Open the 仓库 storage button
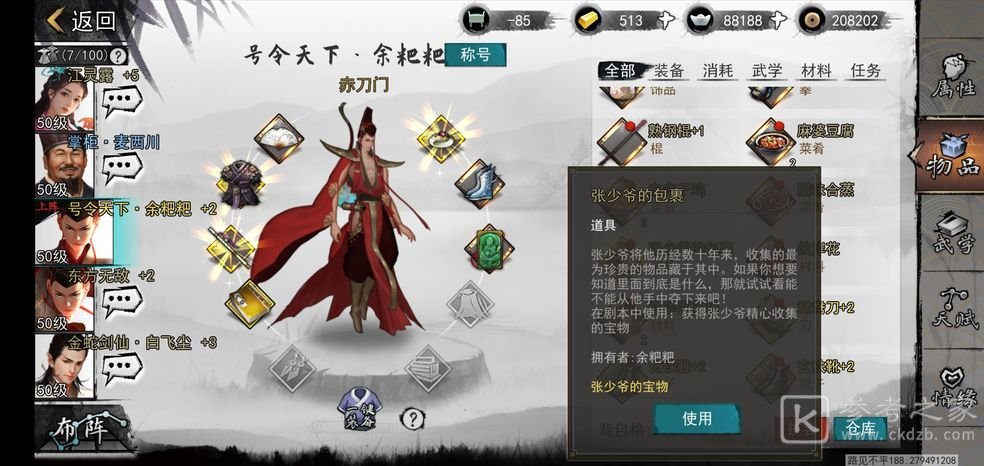984x466 pixels. (859, 428)
